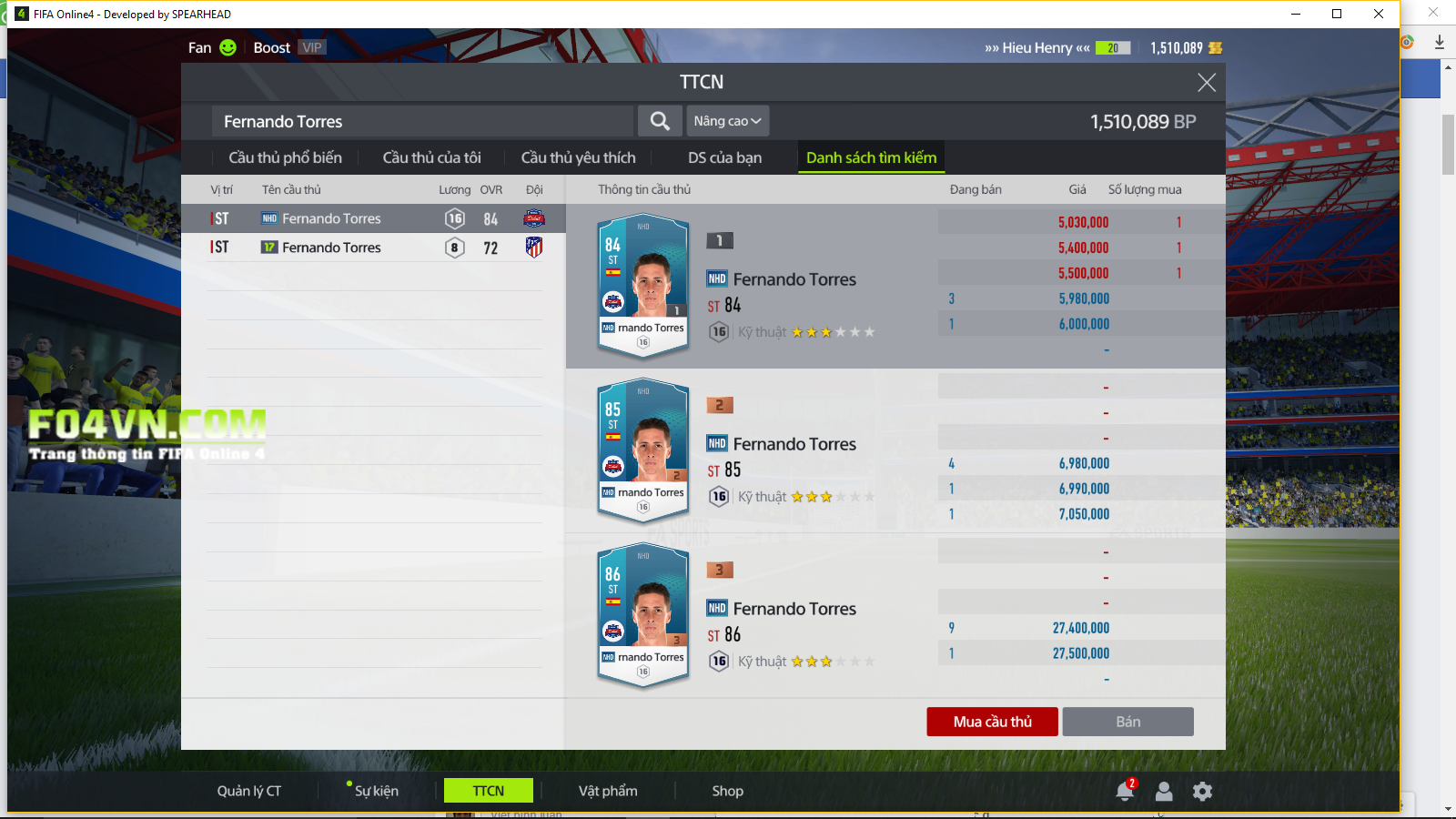The width and height of the screenshot is (1456, 819).
Task: Click the magnifying glass search button
Action: [x=660, y=121]
